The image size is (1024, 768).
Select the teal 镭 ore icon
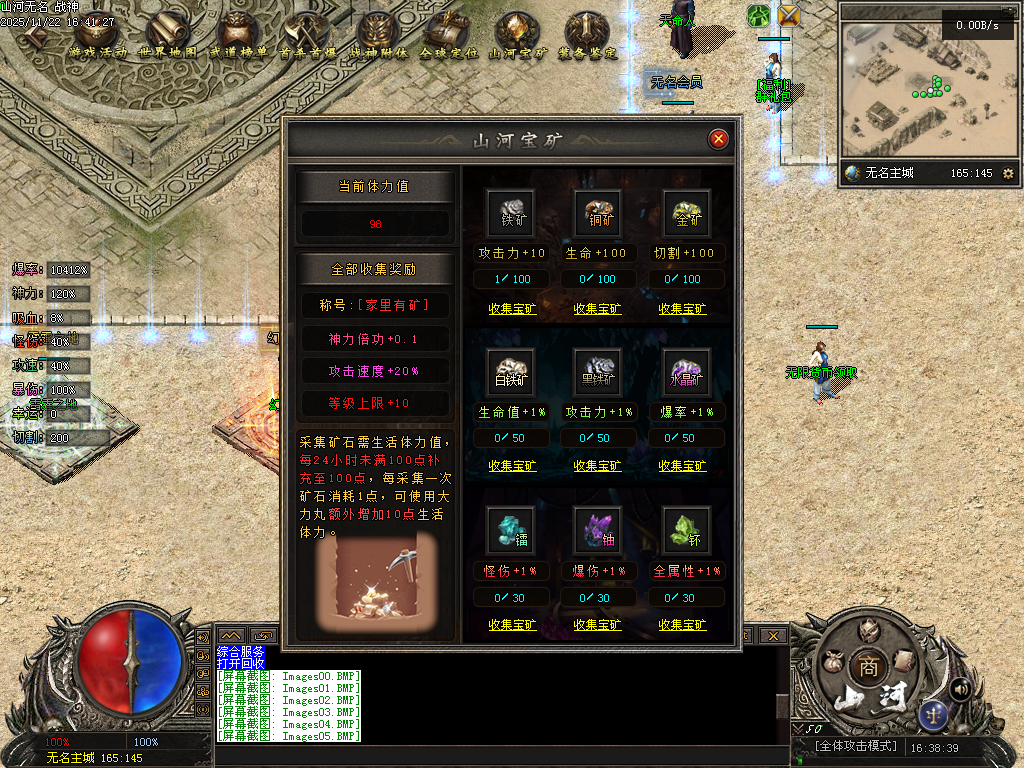point(512,531)
